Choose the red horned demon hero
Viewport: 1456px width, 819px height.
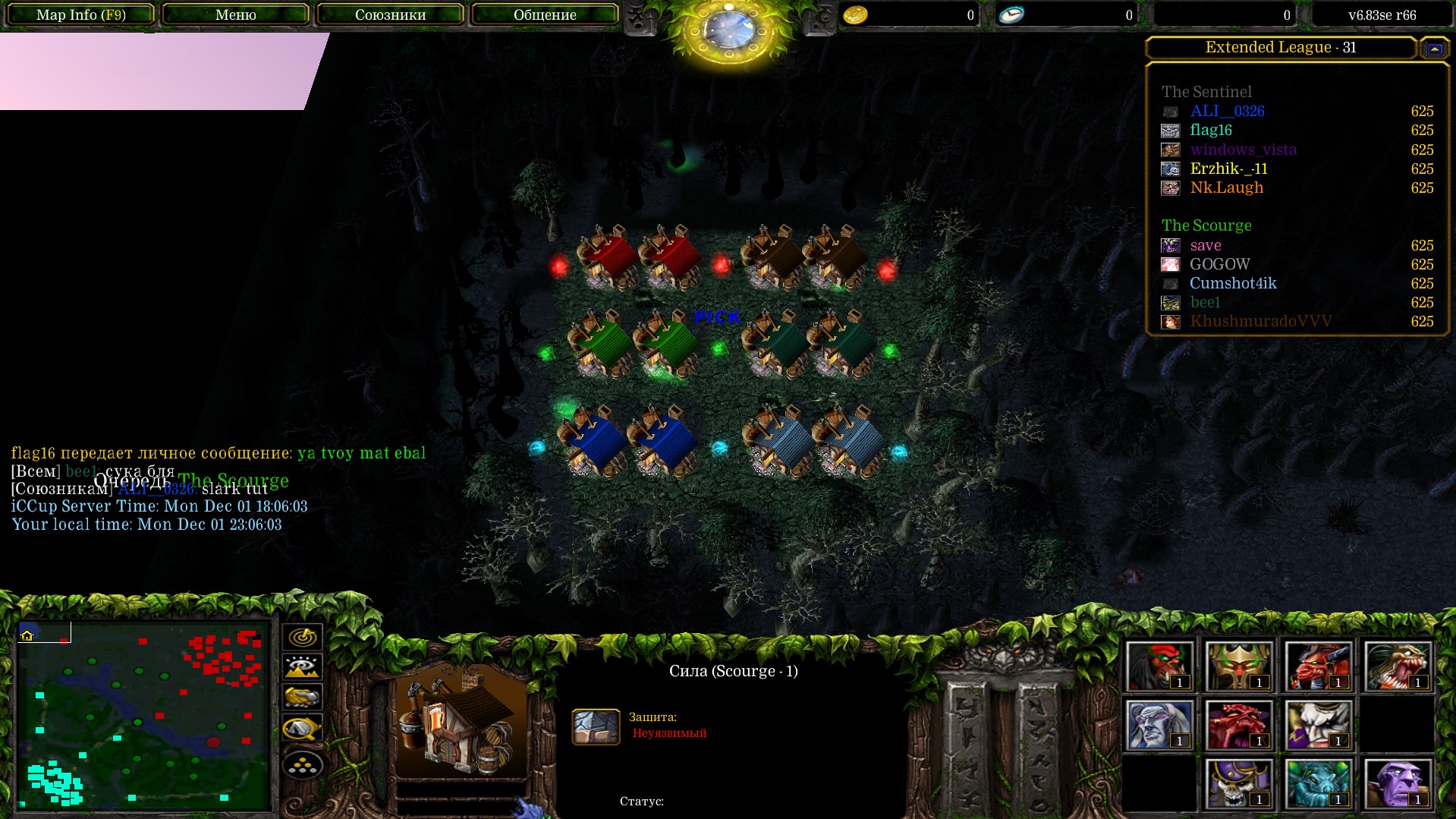(x=1318, y=666)
